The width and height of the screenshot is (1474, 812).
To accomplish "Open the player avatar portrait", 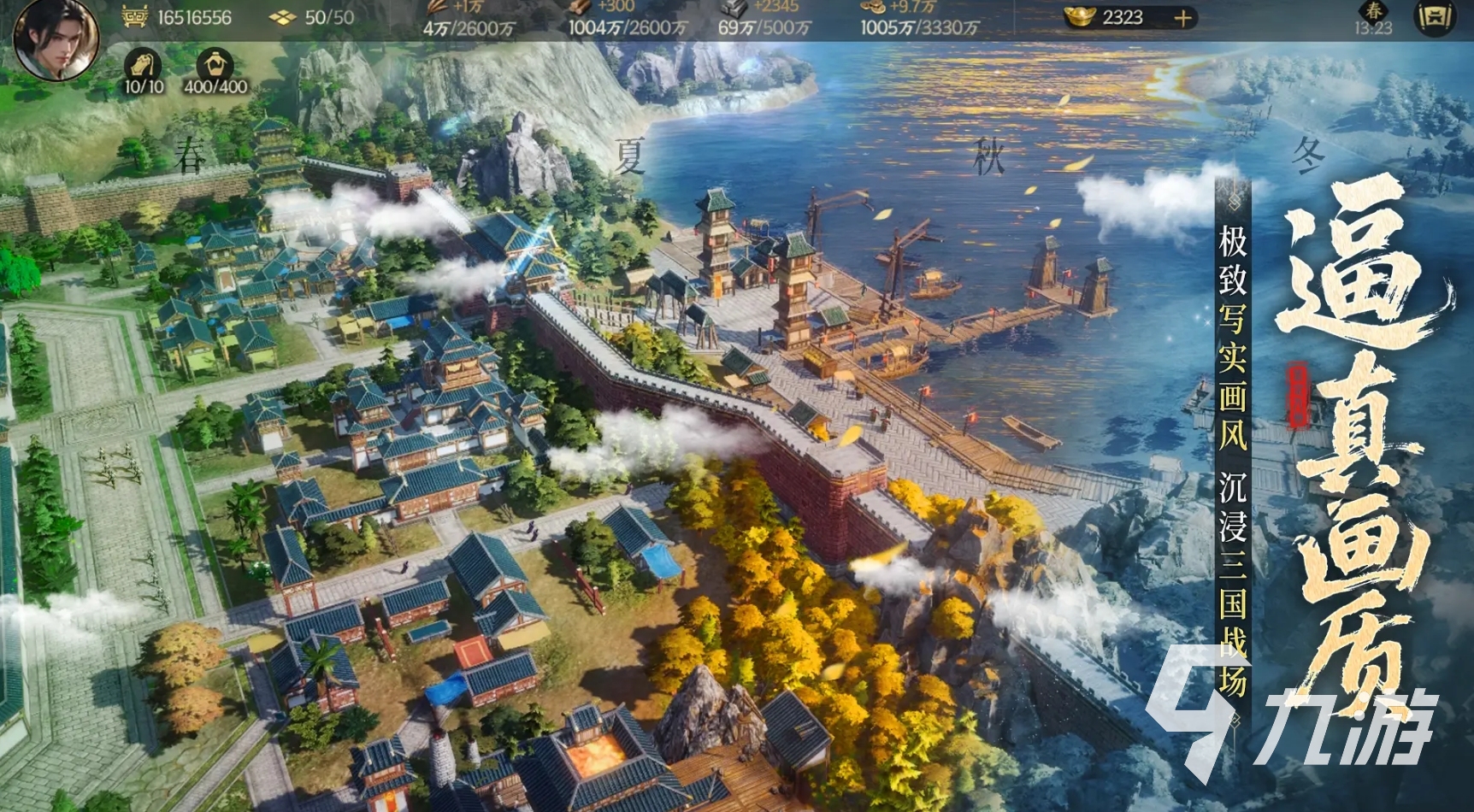I will tap(56, 38).
